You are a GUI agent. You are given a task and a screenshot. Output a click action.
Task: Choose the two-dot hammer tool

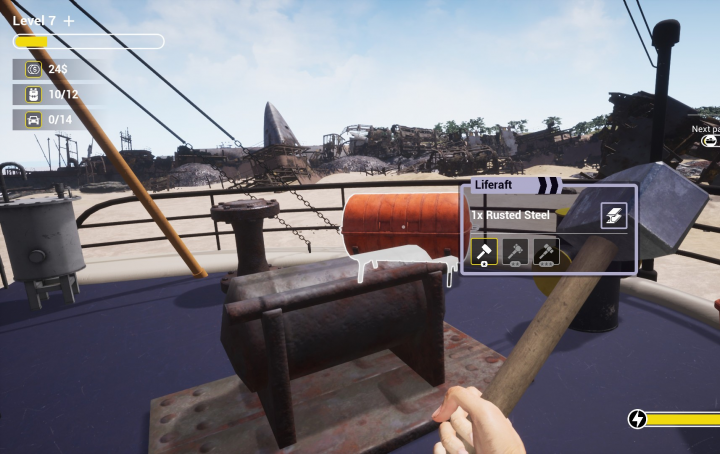[515, 252]
